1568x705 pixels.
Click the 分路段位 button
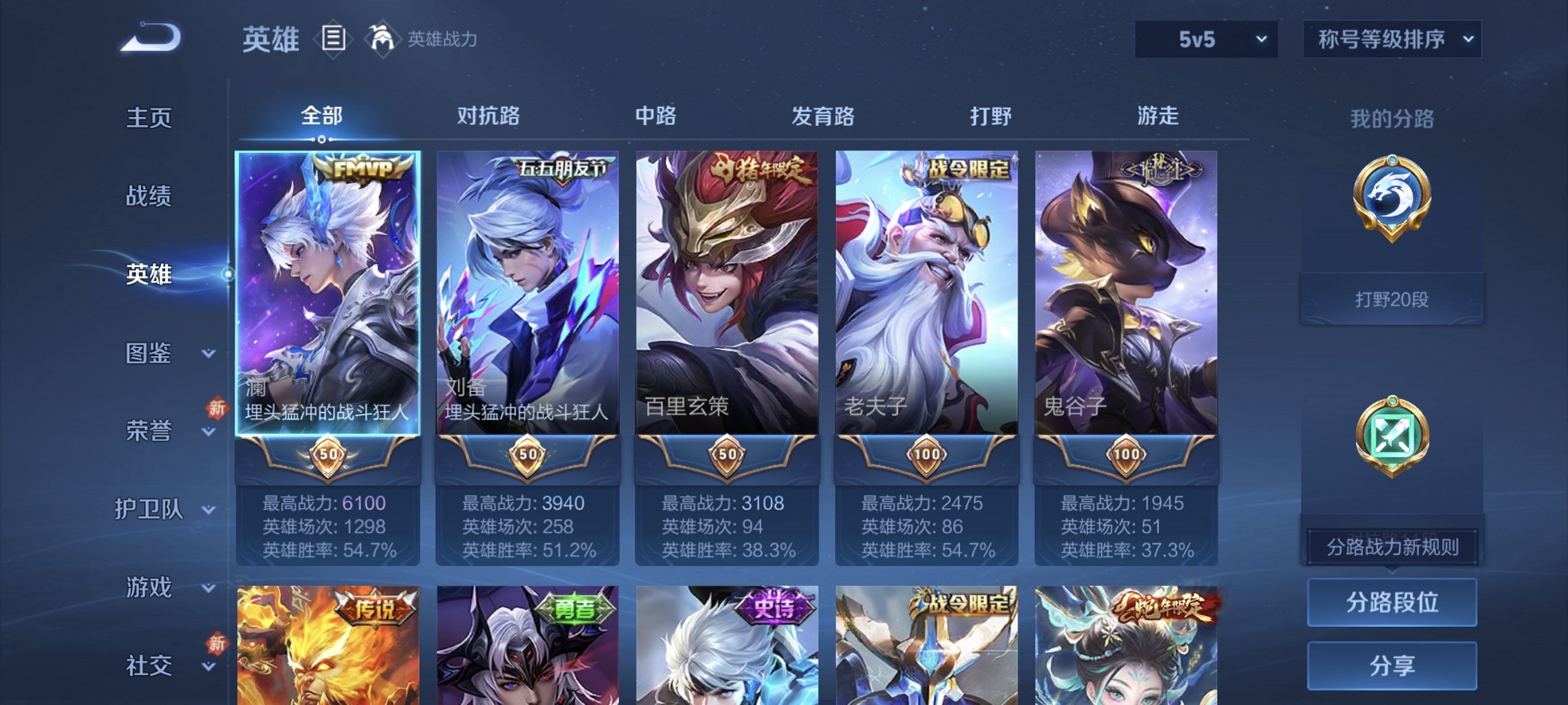(1392, 601)
